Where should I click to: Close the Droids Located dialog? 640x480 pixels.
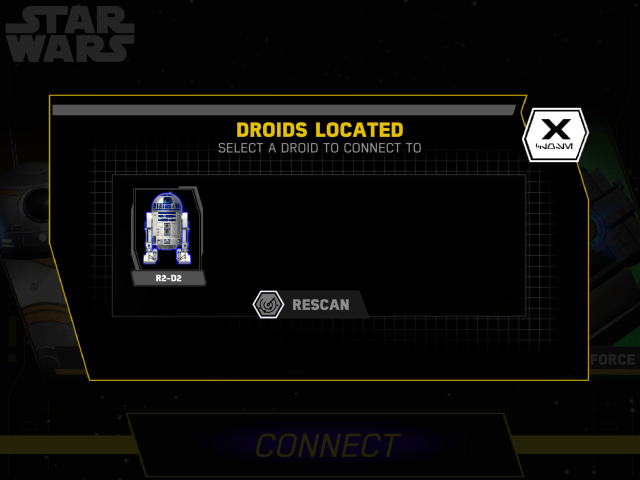tap(555, 135)
